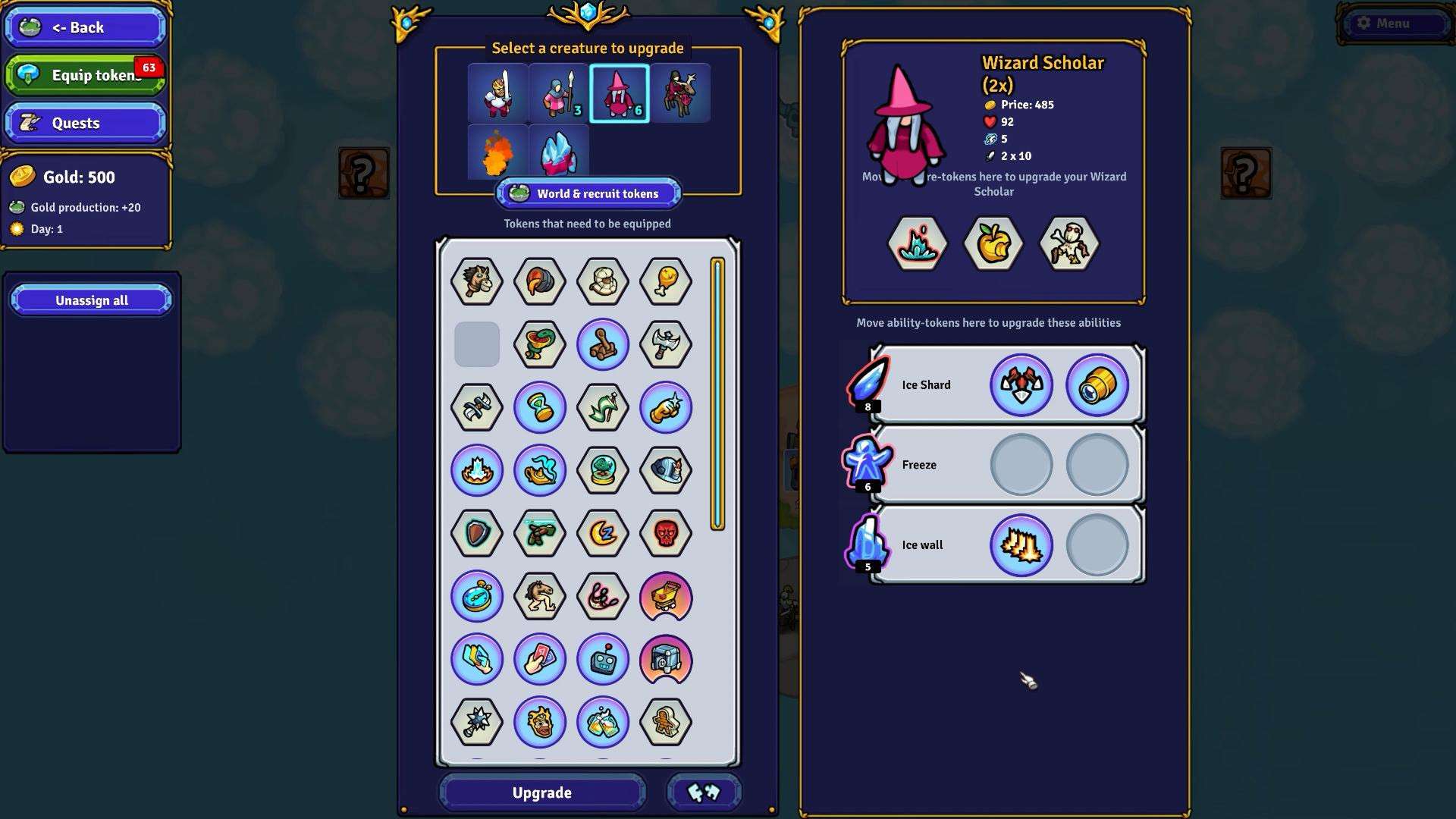Click the golden apple creature token
The height and width of the screenshot is (819, 1456).
tap(993, 244)
